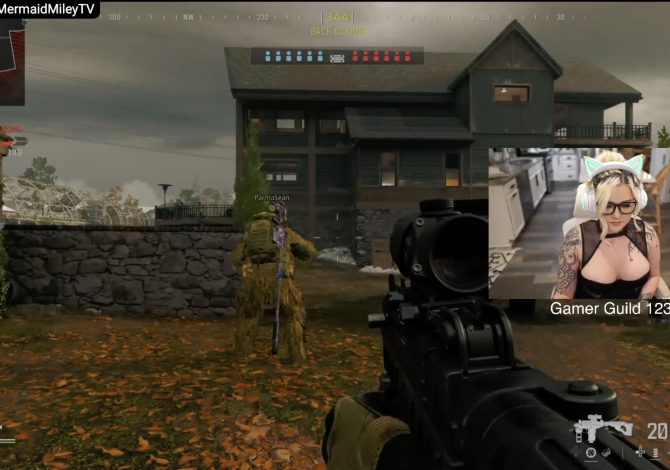Select the ParmaSean teammate name tag
670x470 pixels.
270,198
